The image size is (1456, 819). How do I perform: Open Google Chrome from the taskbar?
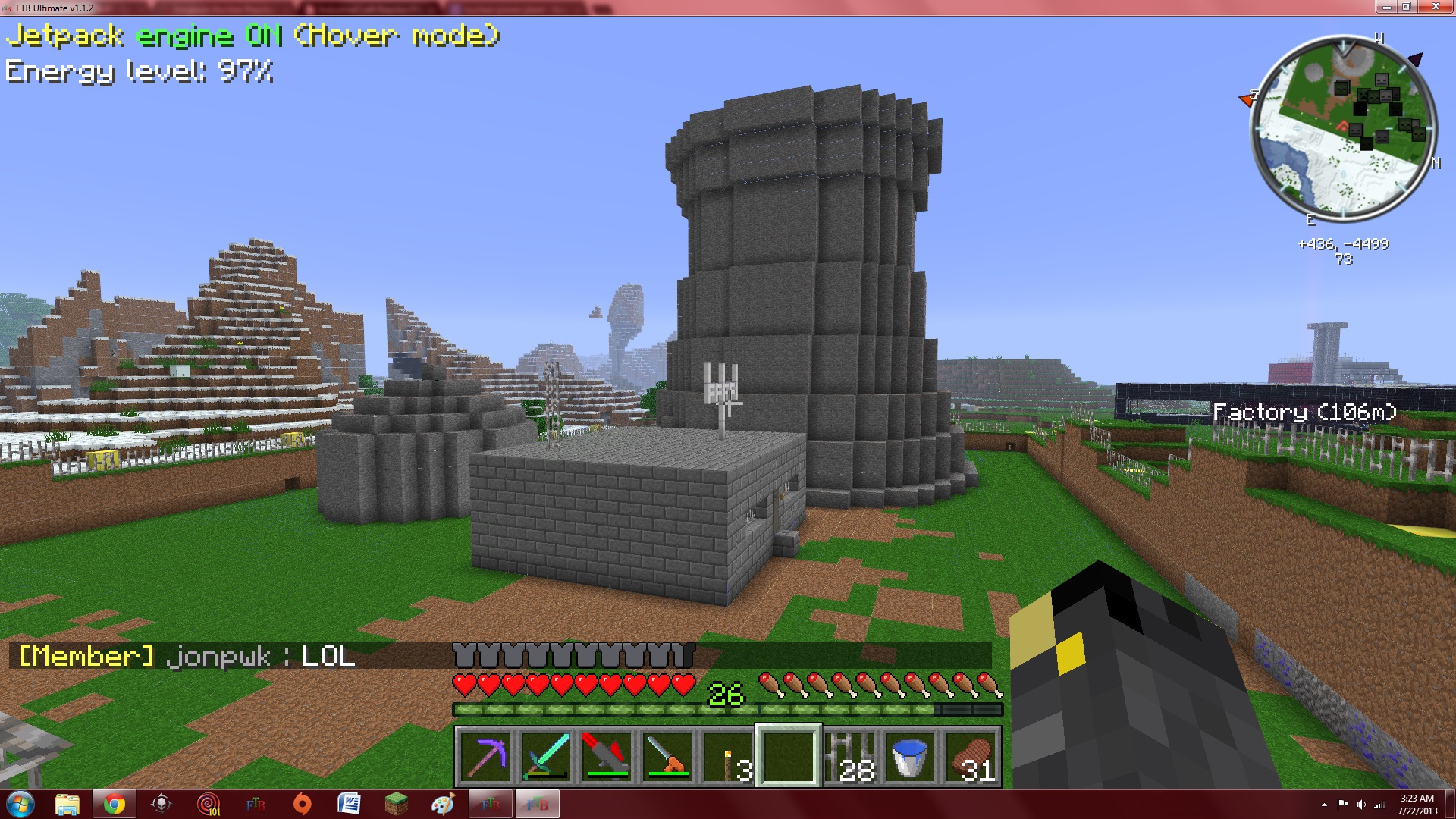115,804
